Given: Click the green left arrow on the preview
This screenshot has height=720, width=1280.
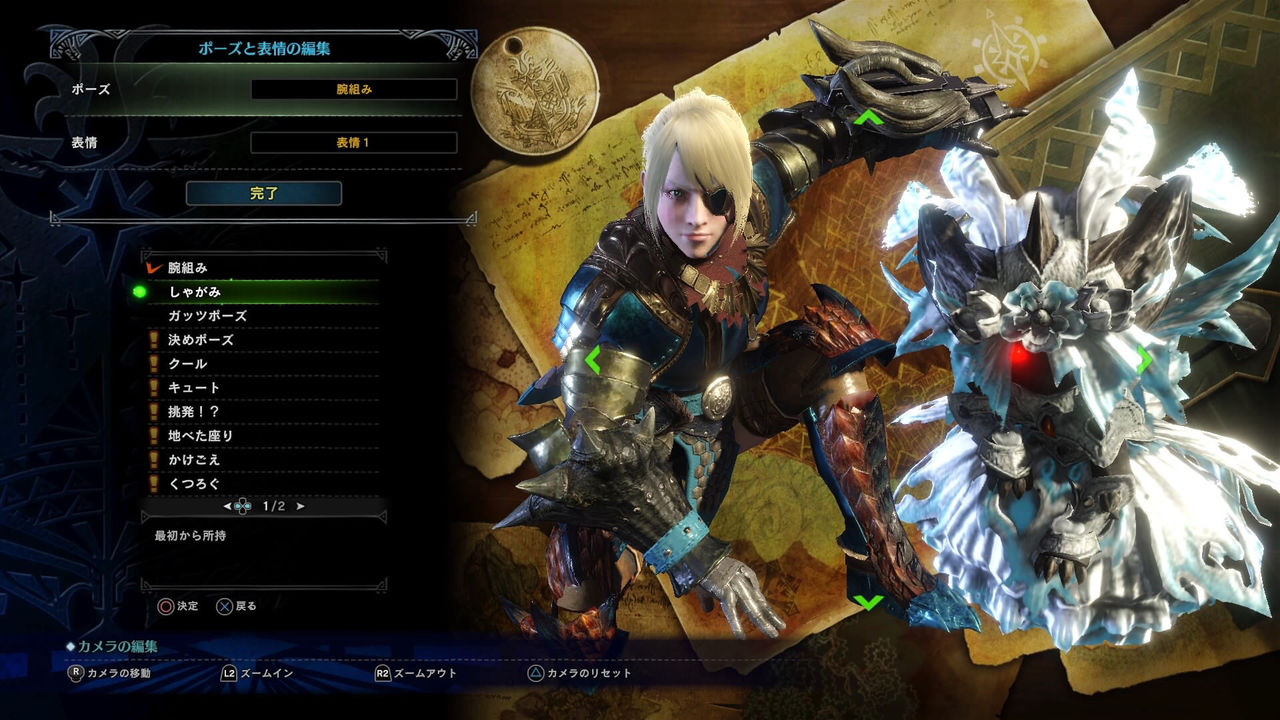Looking at the screenshot, I should (593, 360).
